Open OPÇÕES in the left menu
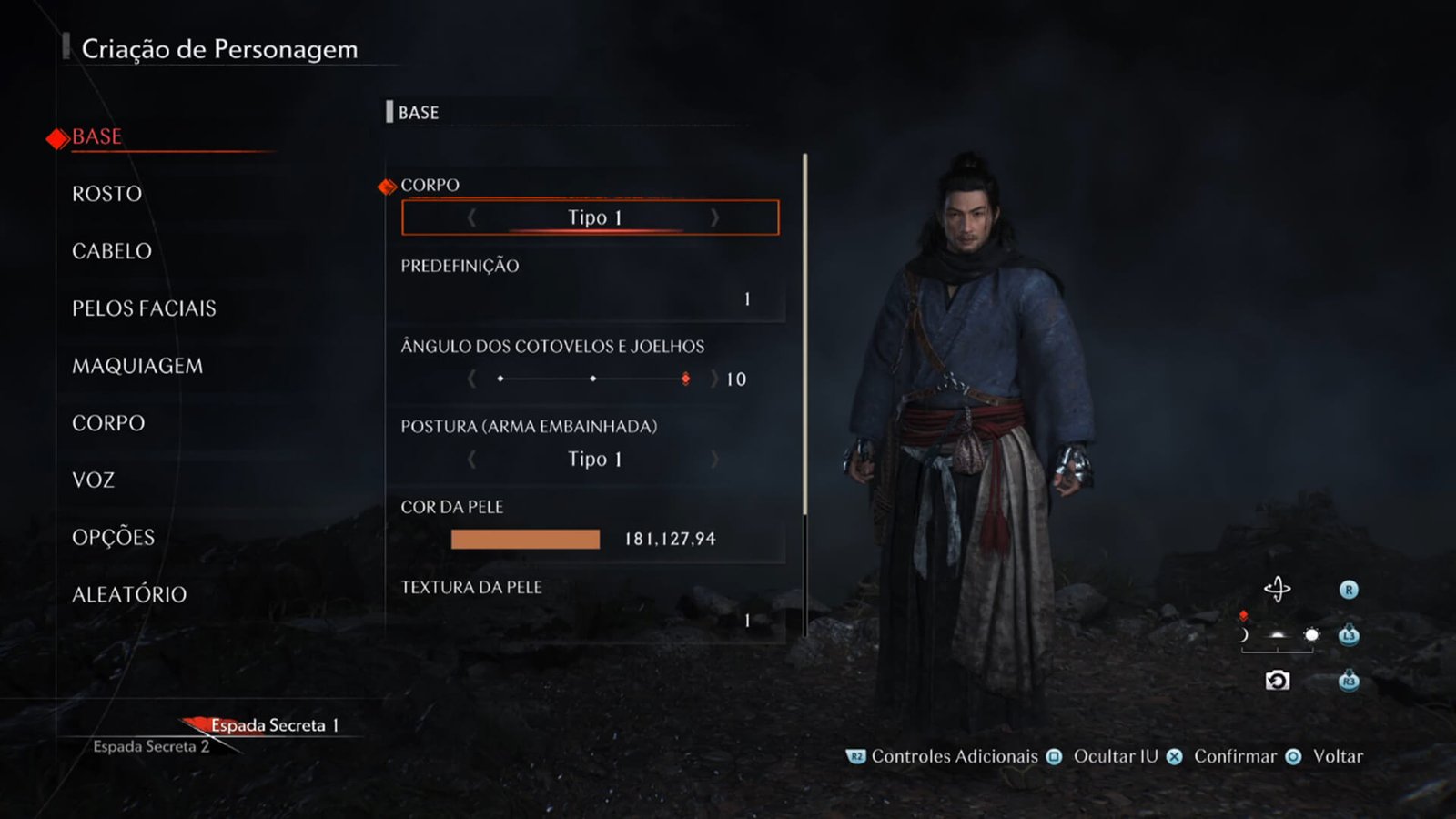 click(114, 538)
